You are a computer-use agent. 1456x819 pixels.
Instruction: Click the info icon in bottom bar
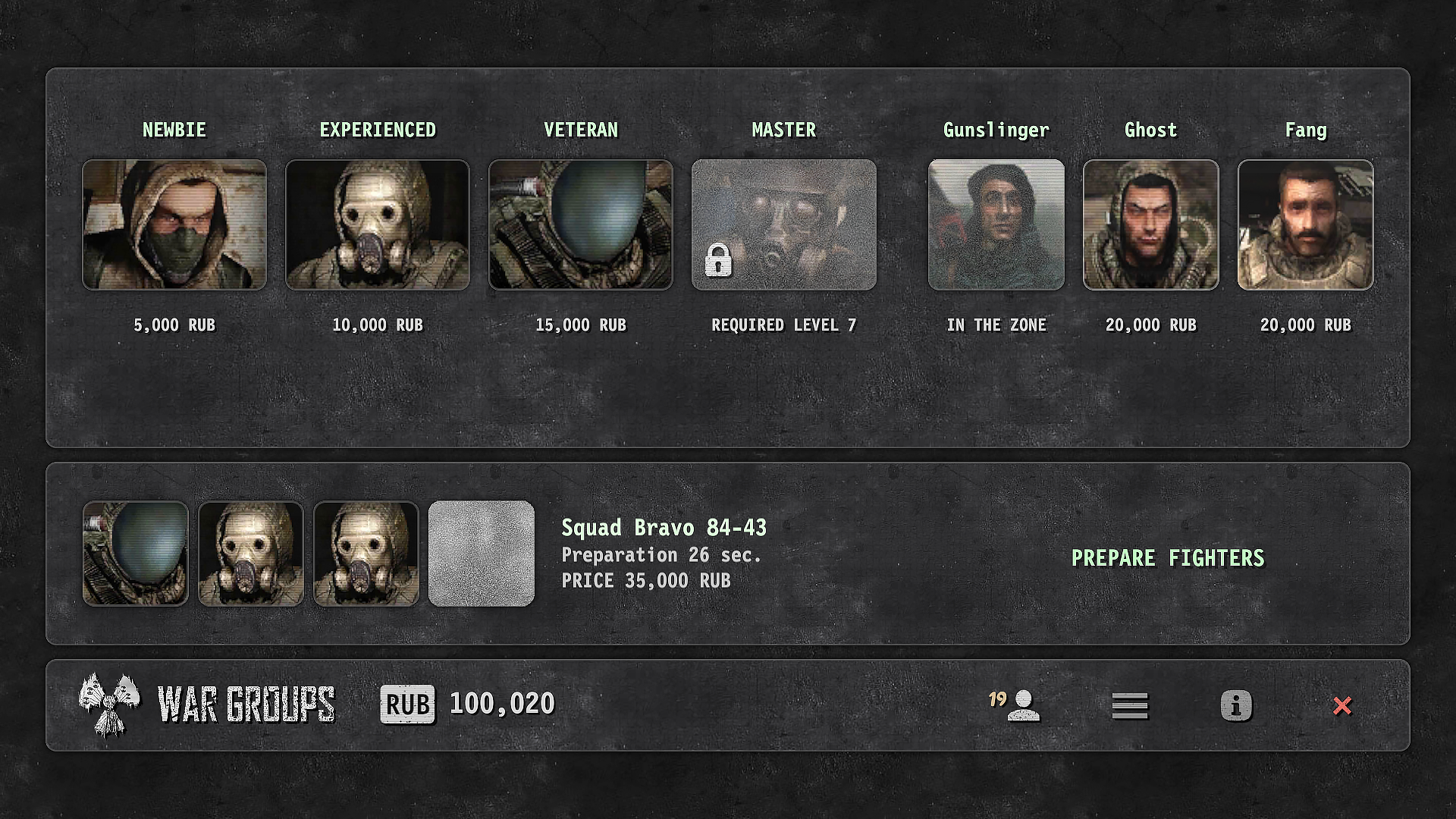1236,706
